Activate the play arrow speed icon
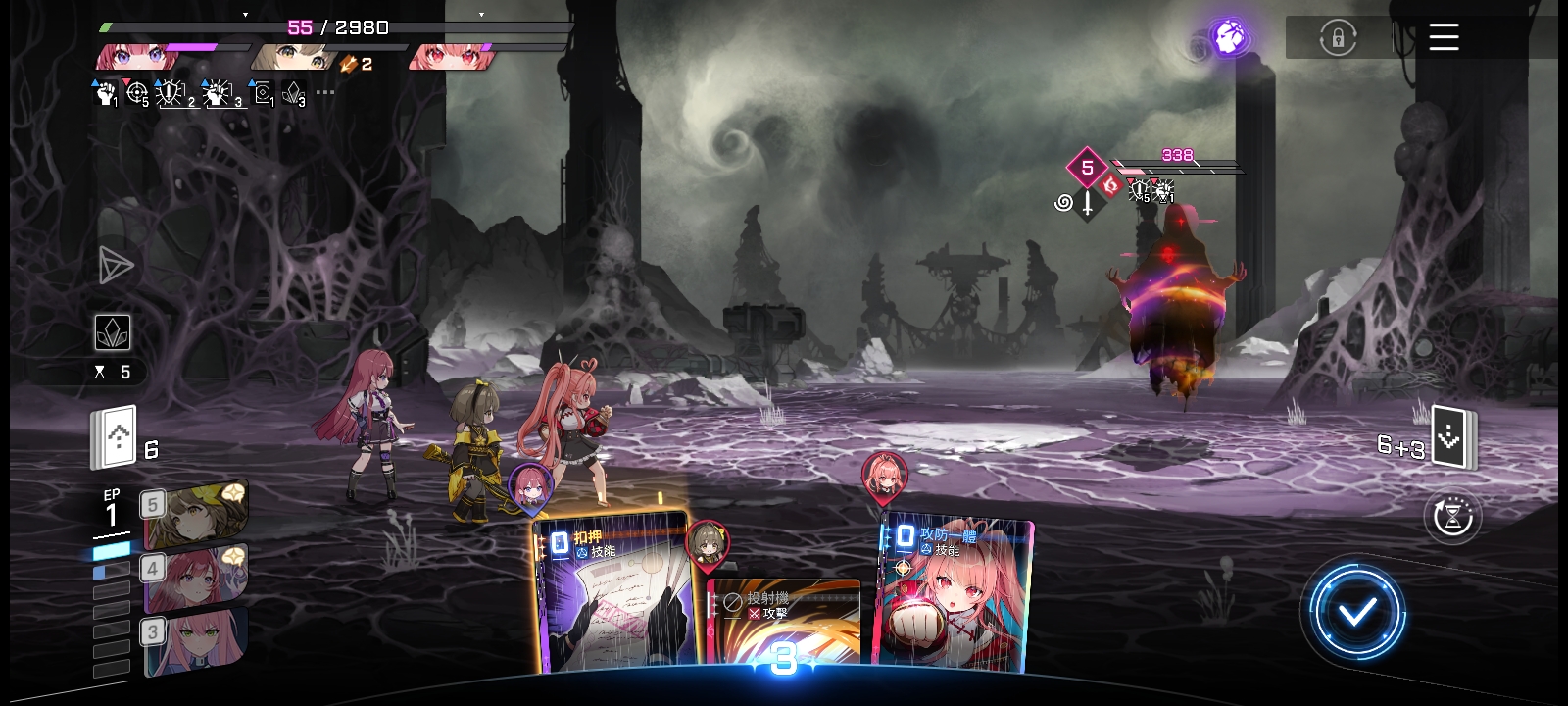1568x706 pixels. (x=116, y=265)
